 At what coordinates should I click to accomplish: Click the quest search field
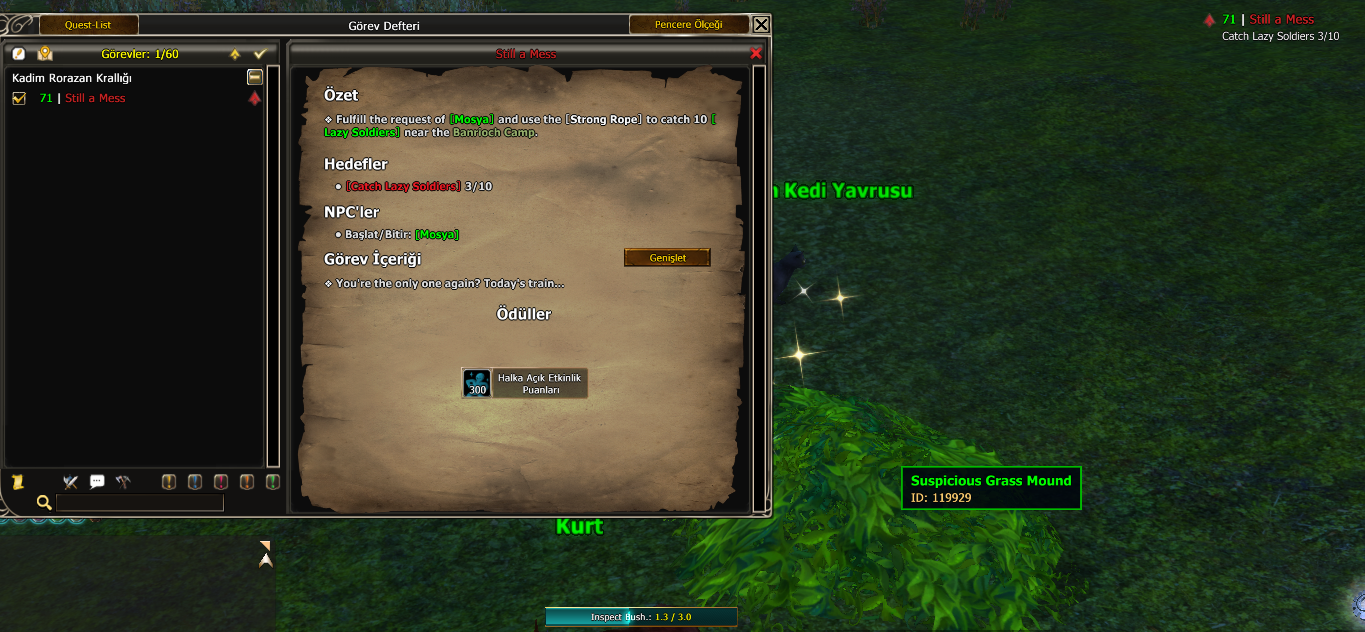(139, 502)
